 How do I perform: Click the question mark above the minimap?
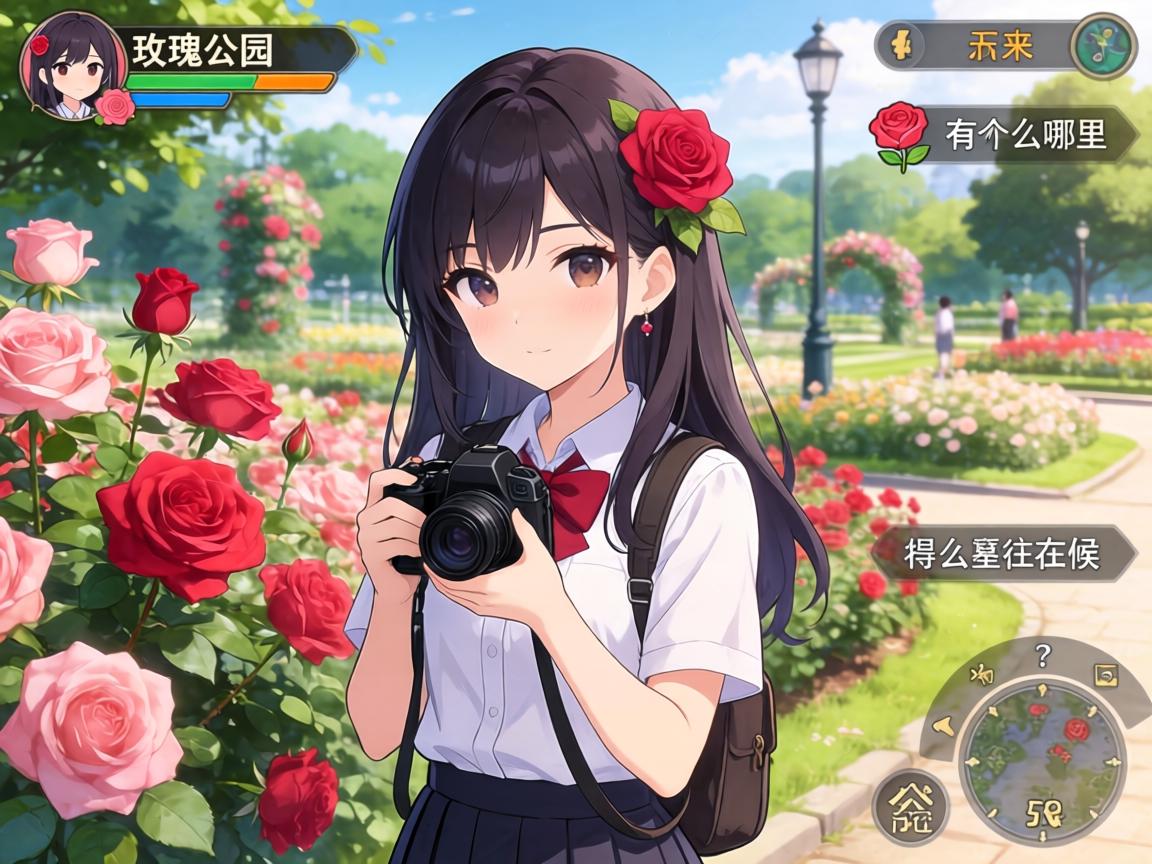[x=1043, y=656]
